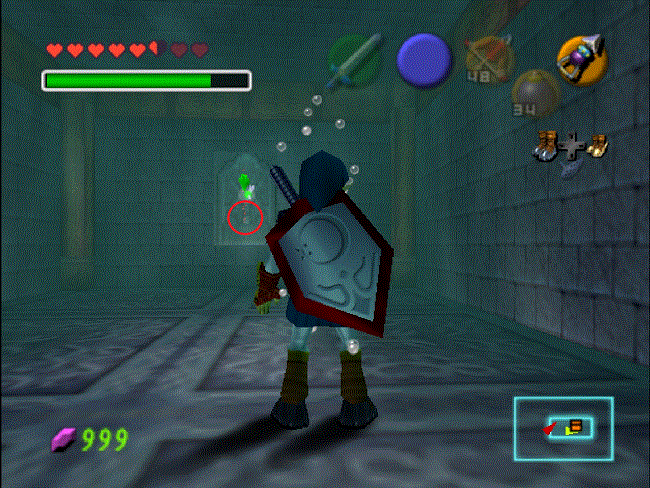Viewport: 650px width, 488px height.
Task: Open the dungeon minimap
Action: tap(564, 428)
